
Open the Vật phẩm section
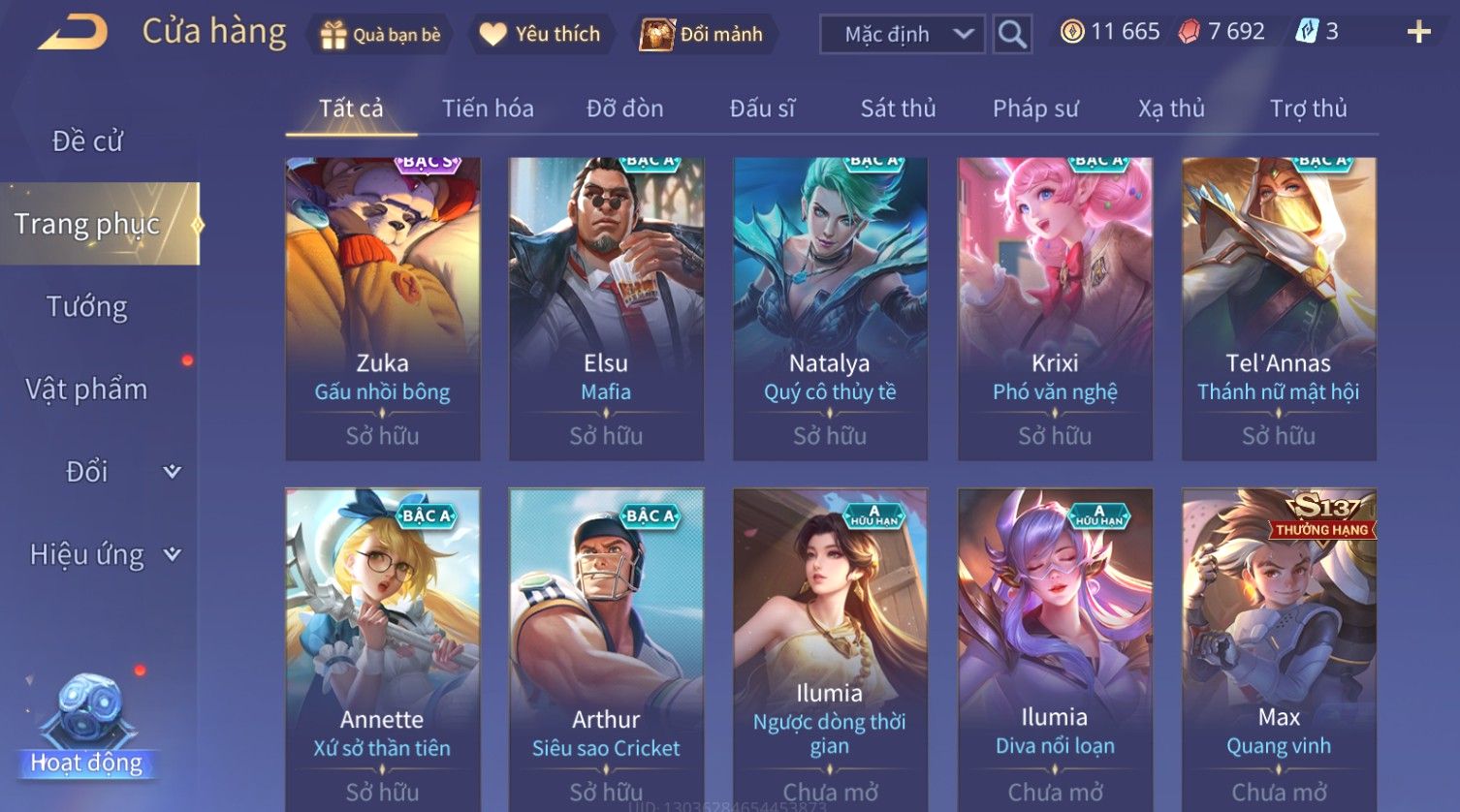coord(87,390)
